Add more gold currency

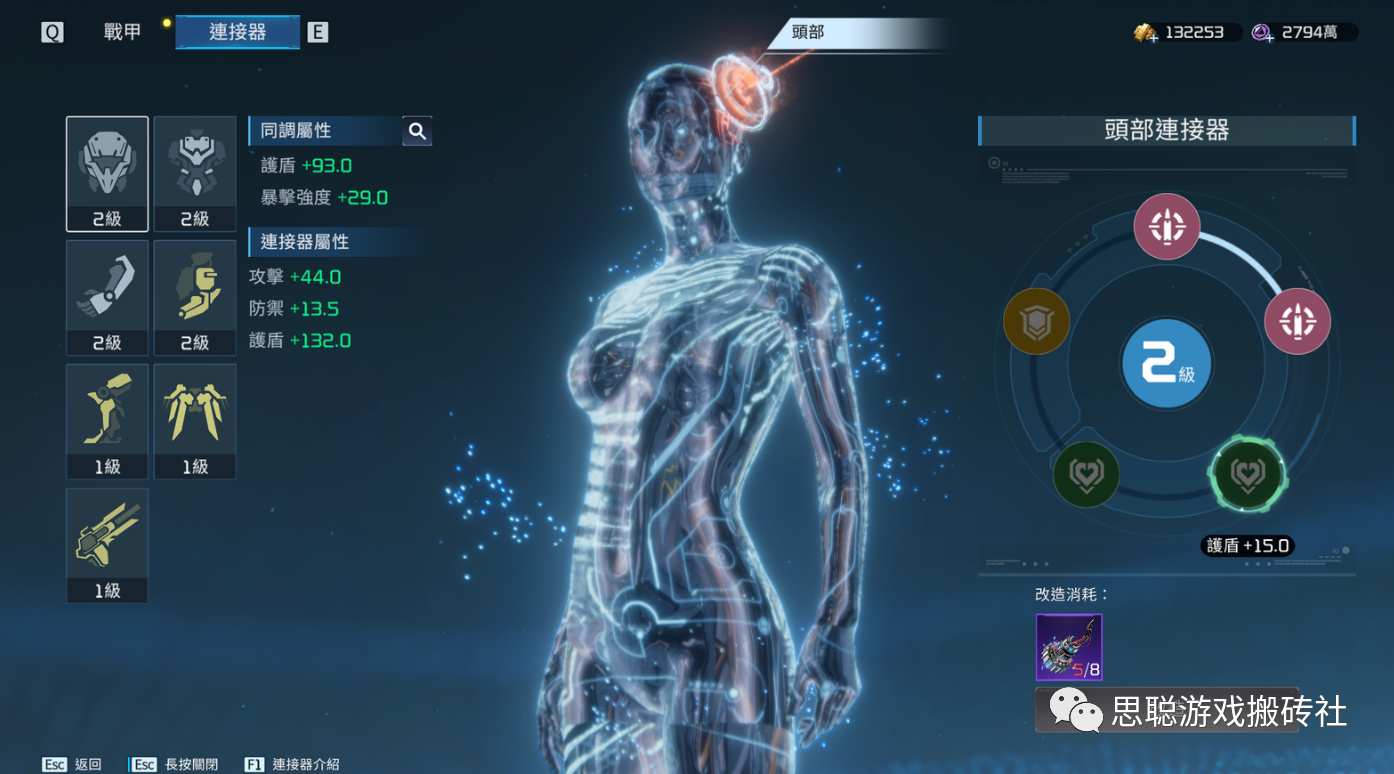pyautogui.click(x=1146, y=33)
